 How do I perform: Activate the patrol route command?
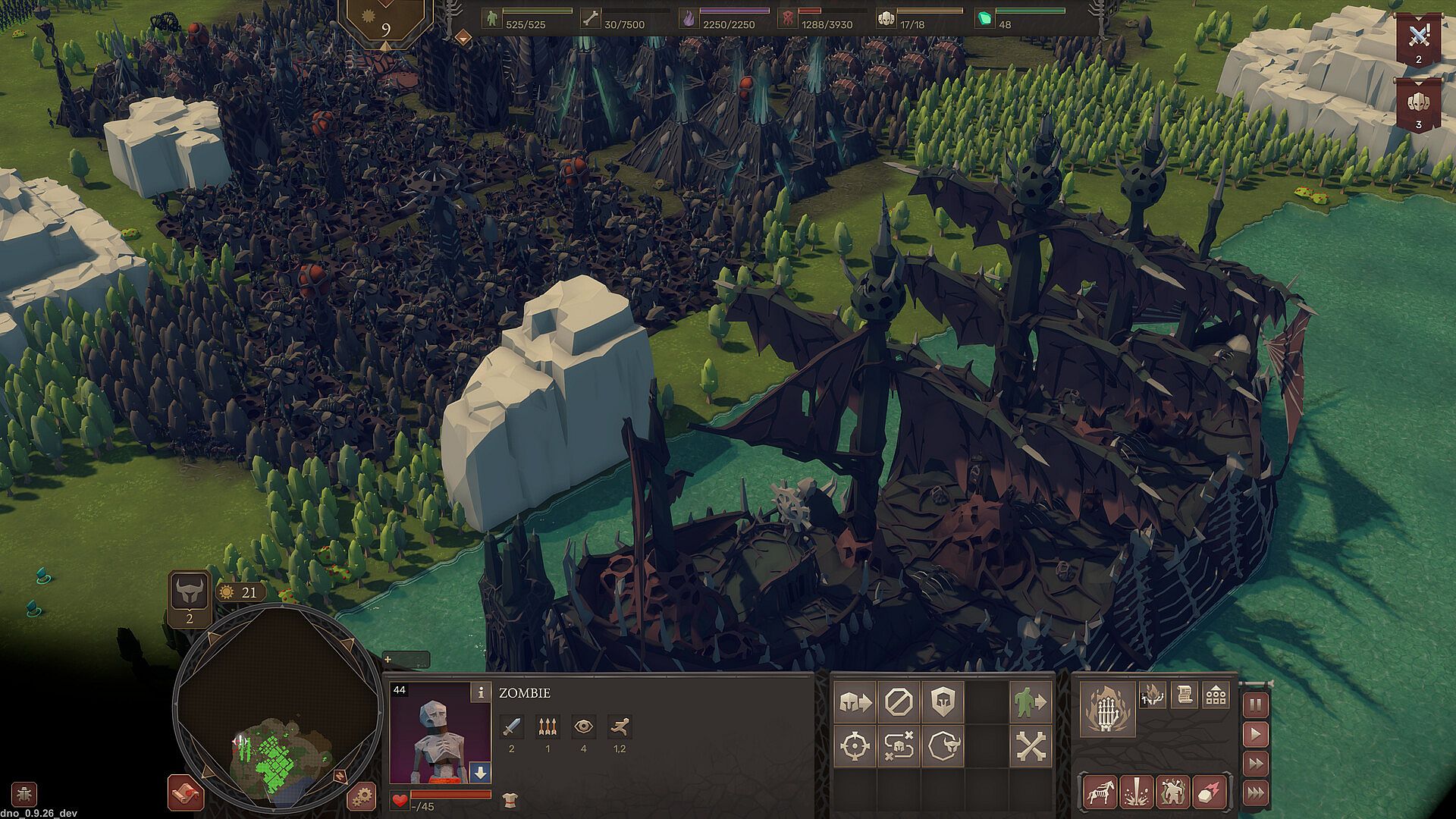(899, 746)
